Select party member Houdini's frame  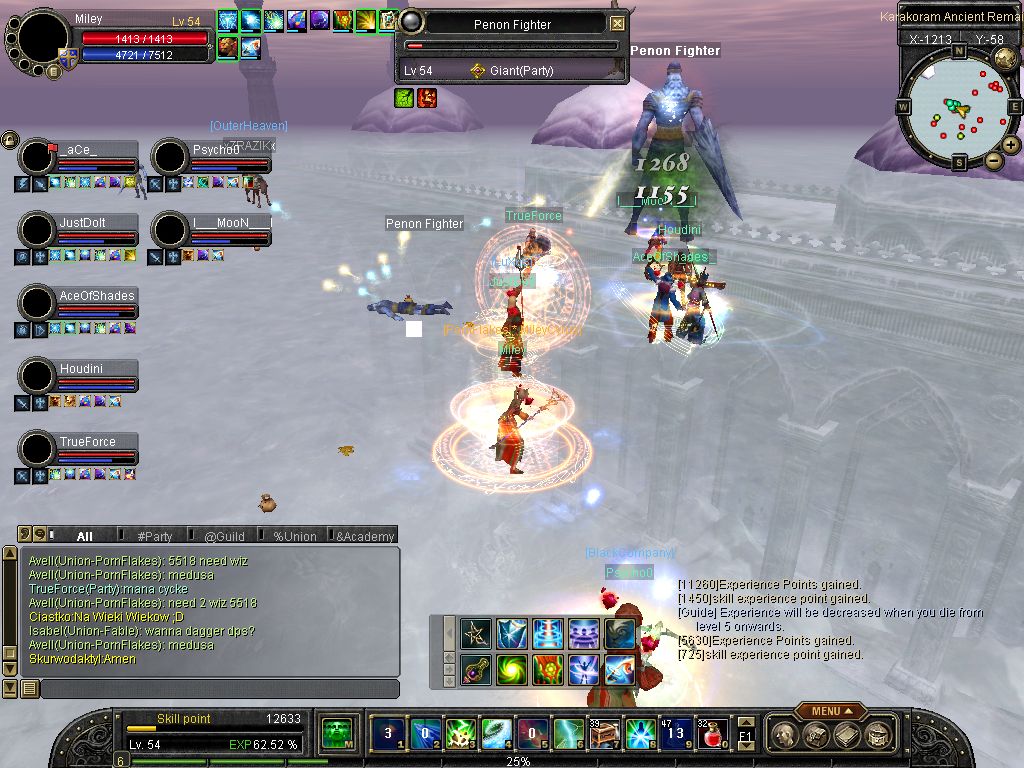click(x=81, y=369)
